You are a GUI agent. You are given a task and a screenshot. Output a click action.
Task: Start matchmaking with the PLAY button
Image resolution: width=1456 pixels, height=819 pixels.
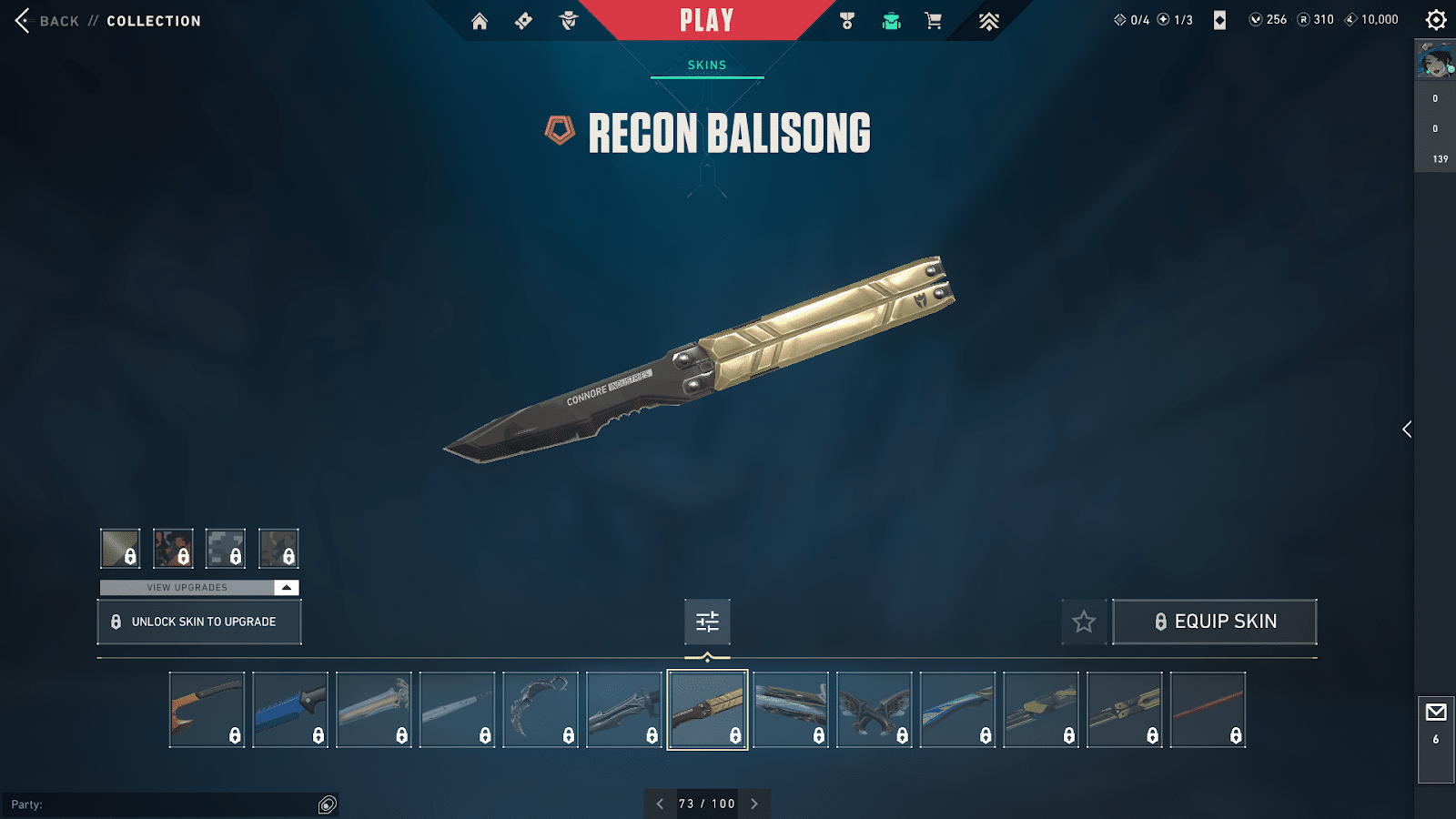(x=706, y=21)
